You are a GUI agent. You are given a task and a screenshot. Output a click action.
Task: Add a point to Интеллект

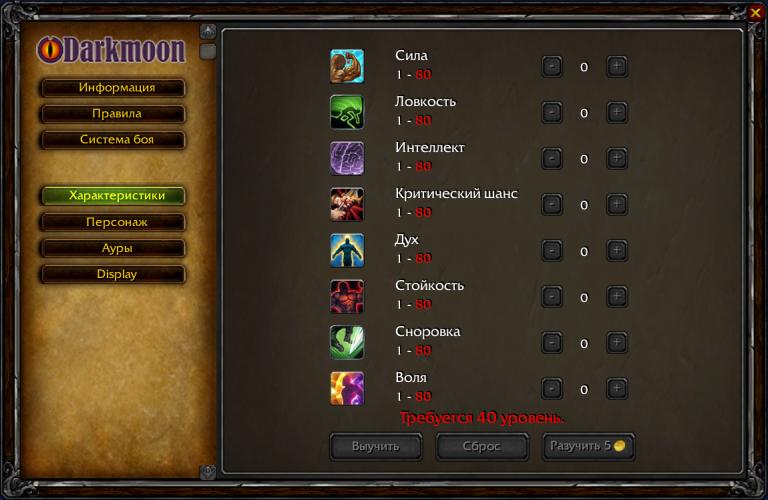(x=617, y=159)
